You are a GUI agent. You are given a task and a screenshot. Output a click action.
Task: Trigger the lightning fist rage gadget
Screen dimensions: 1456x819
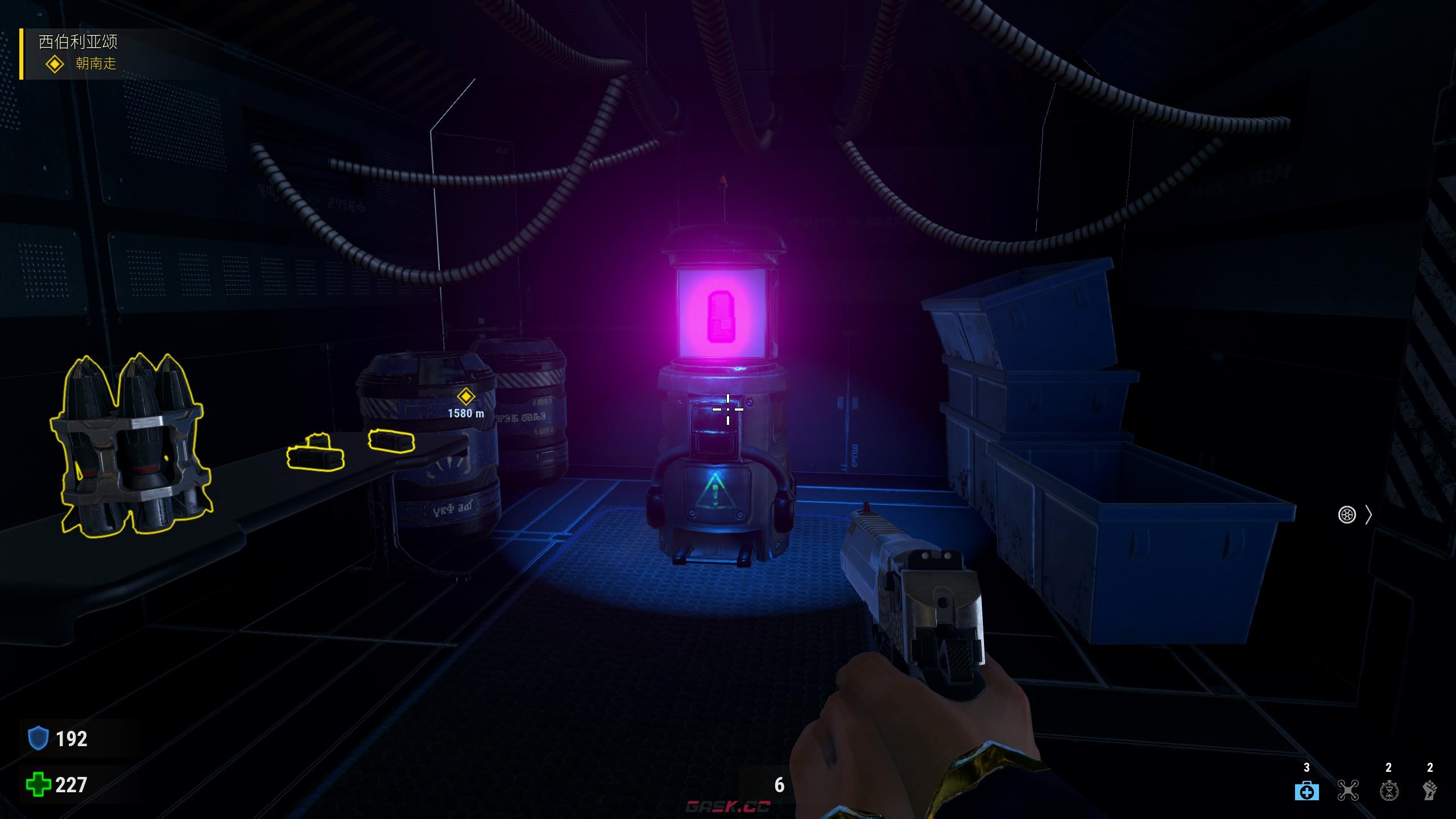point(1430,791)
